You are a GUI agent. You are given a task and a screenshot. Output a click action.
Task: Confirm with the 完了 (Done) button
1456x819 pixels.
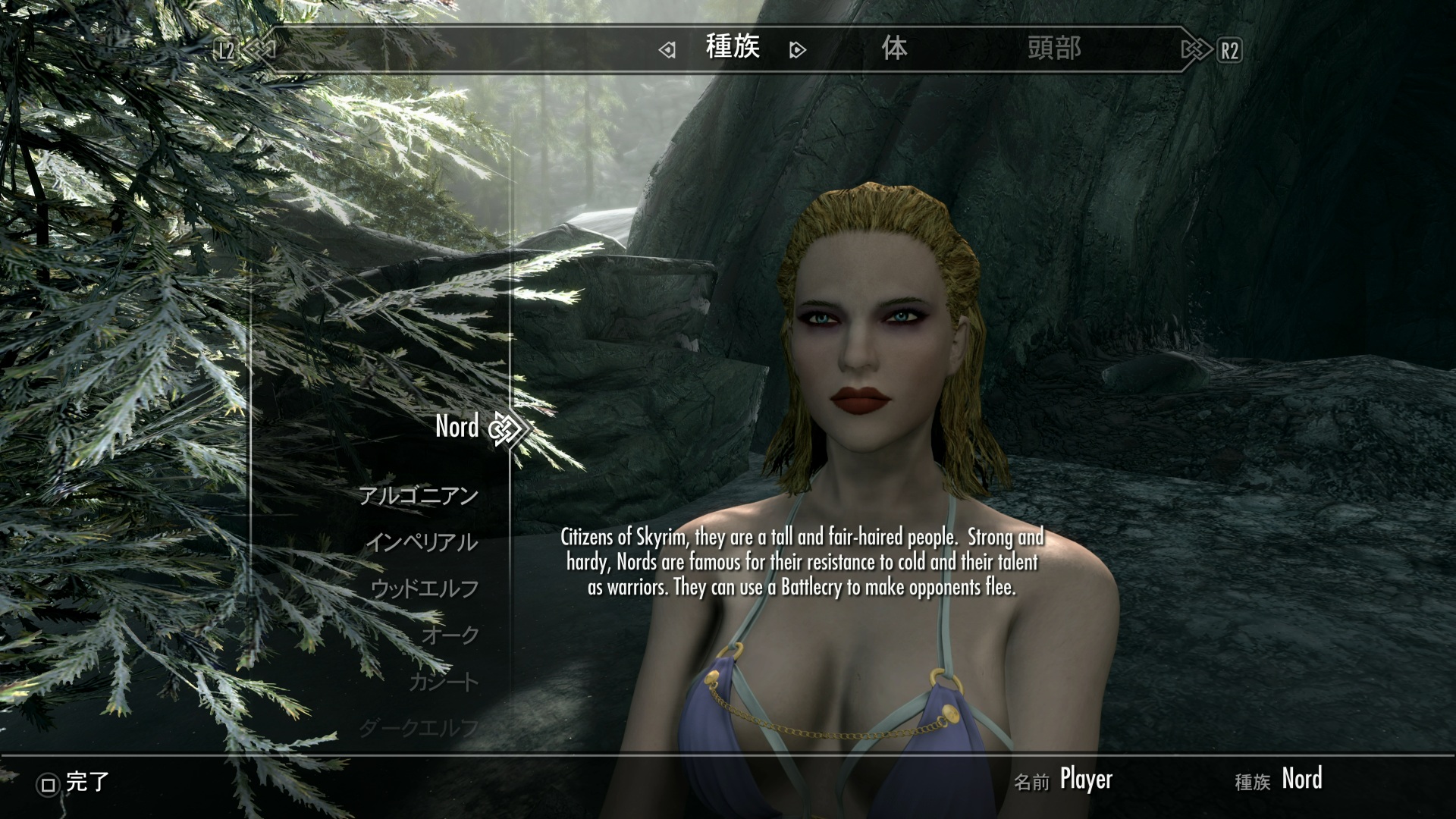75,783
